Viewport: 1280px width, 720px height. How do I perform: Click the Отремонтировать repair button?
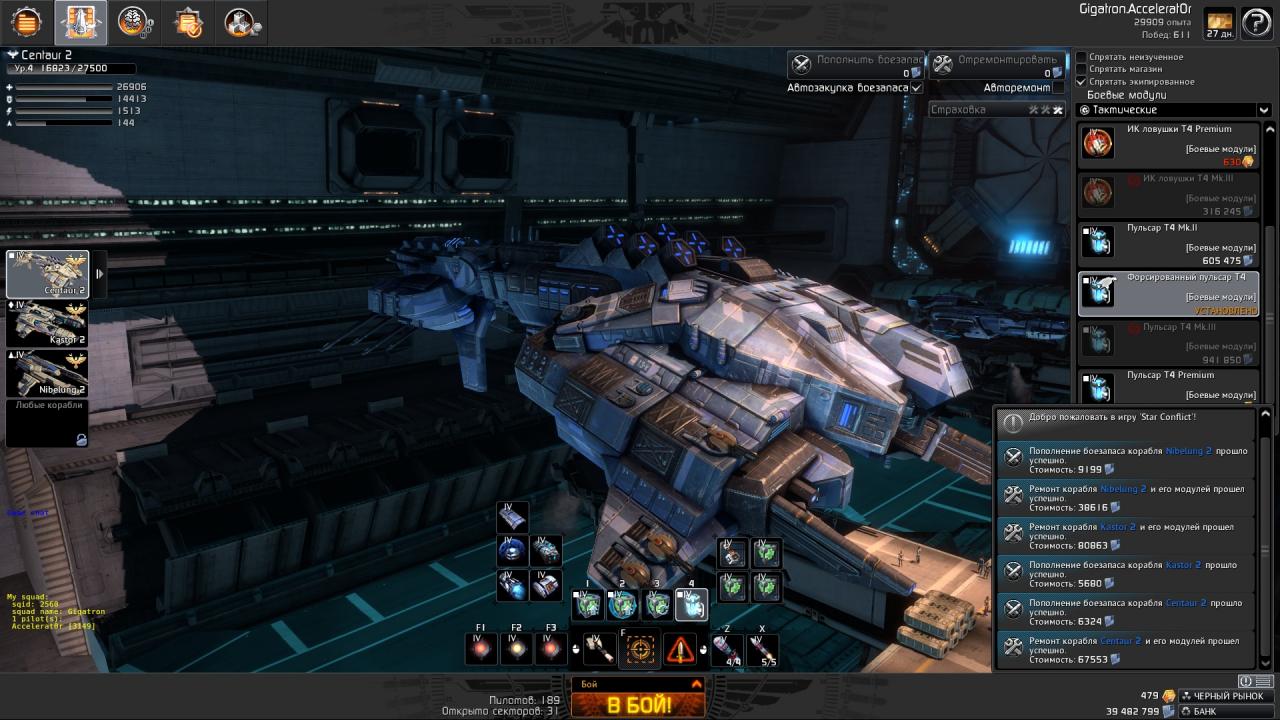pos(997,65)
